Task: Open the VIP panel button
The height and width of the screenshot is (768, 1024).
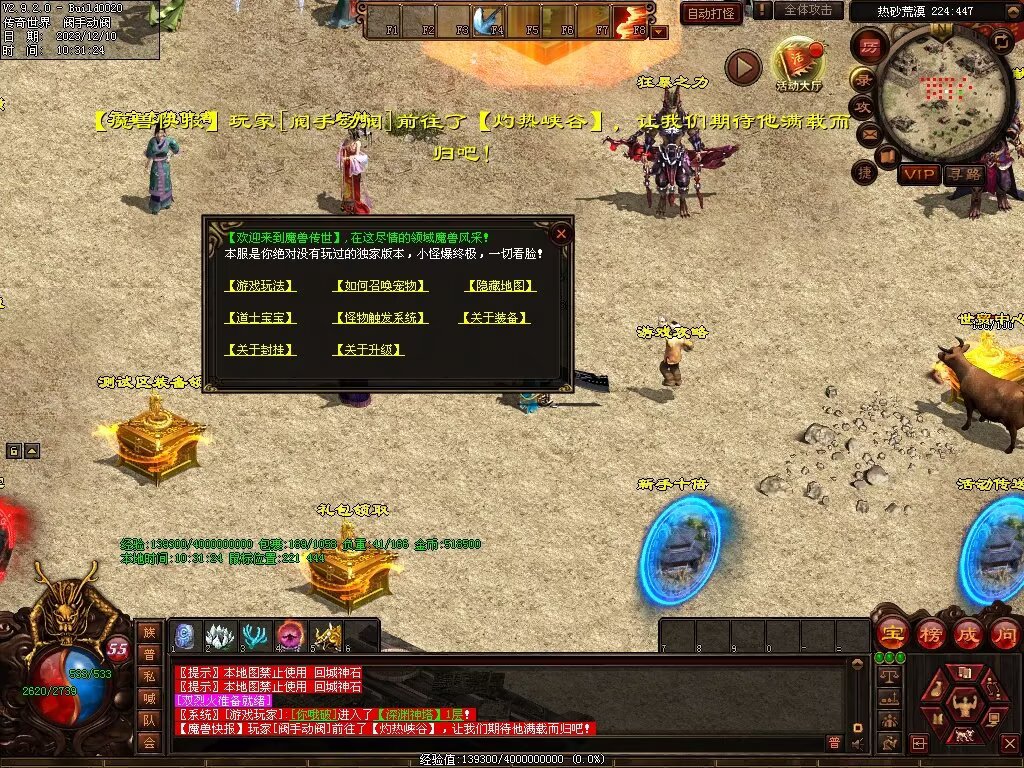Action: point(918,174)
